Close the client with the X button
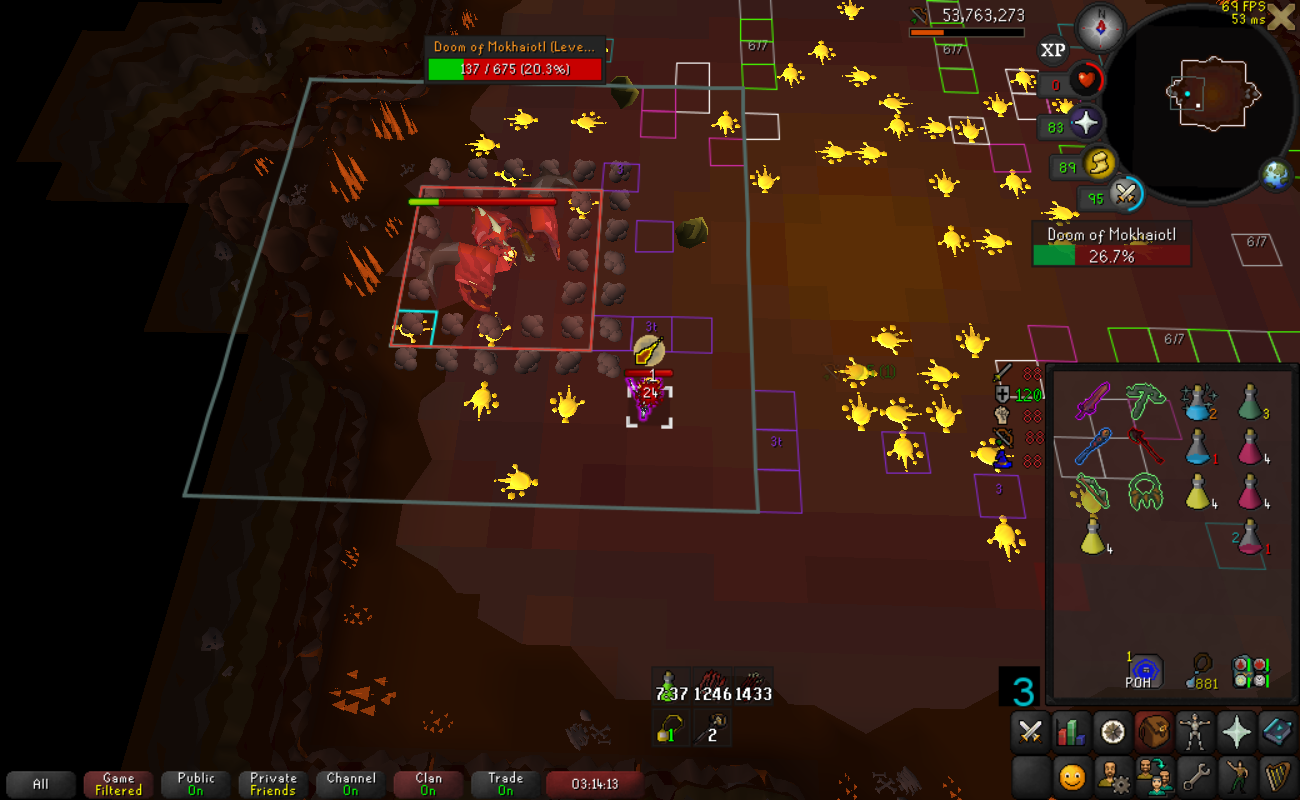The image size is (1300, 800). [1280, 17]
